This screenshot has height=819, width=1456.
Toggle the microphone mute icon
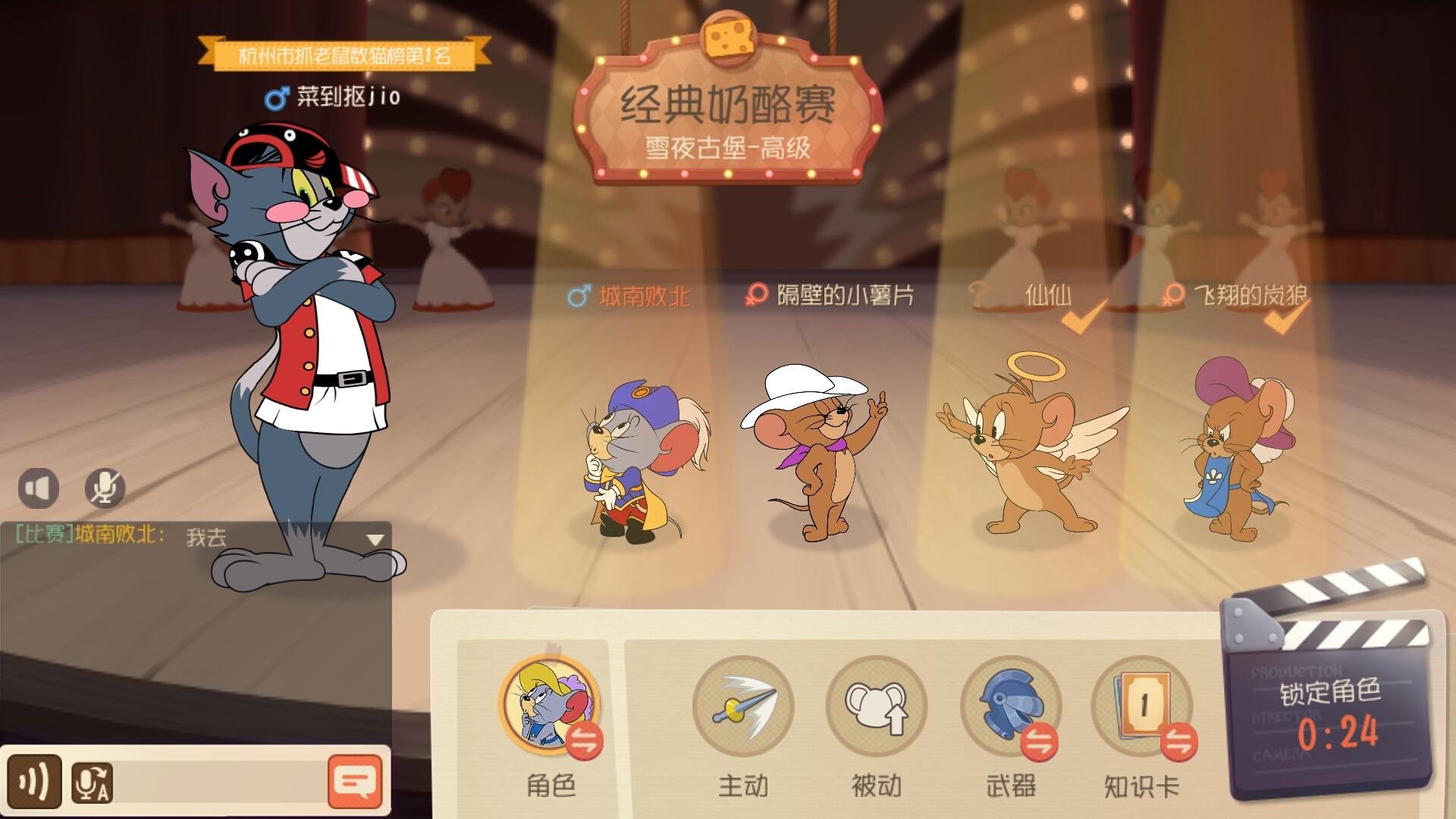105,488
